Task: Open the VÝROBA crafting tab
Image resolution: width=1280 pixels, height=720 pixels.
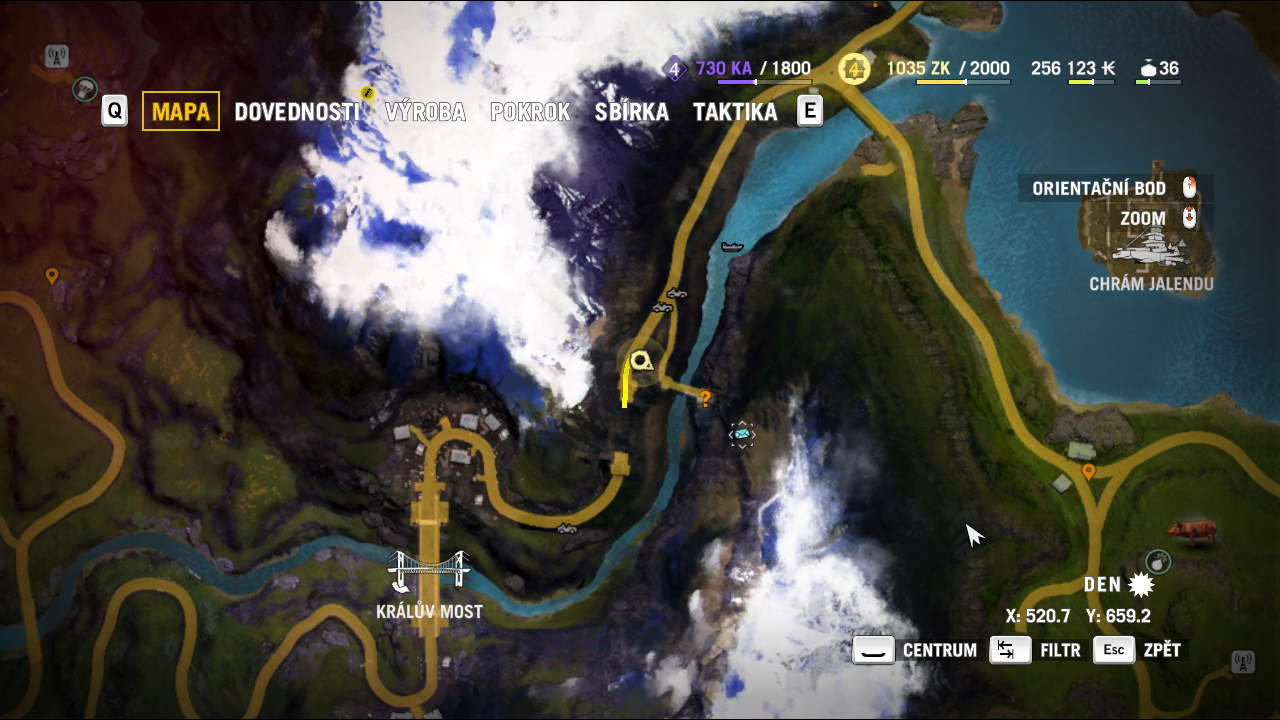Action: 425,112
